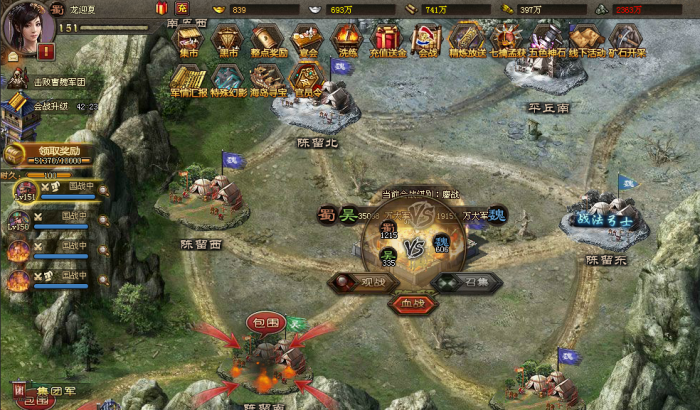Open the 宴会 banquet icon
Screen dimensions: 700x410
308,41
